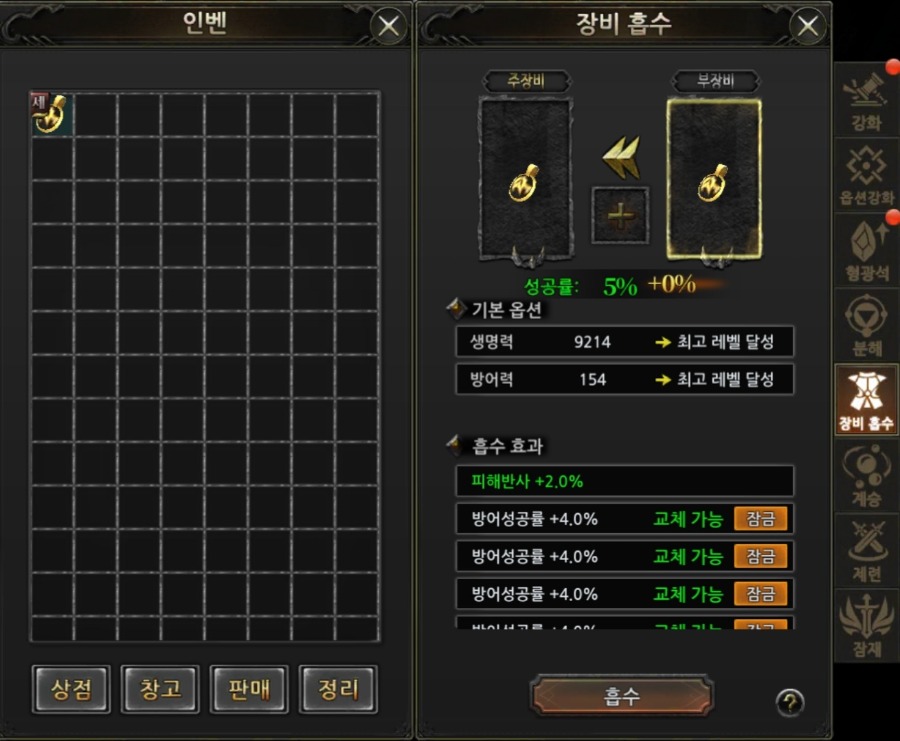Close the 장비 흡수 panel
900x741 pixels.
(808, 26)
